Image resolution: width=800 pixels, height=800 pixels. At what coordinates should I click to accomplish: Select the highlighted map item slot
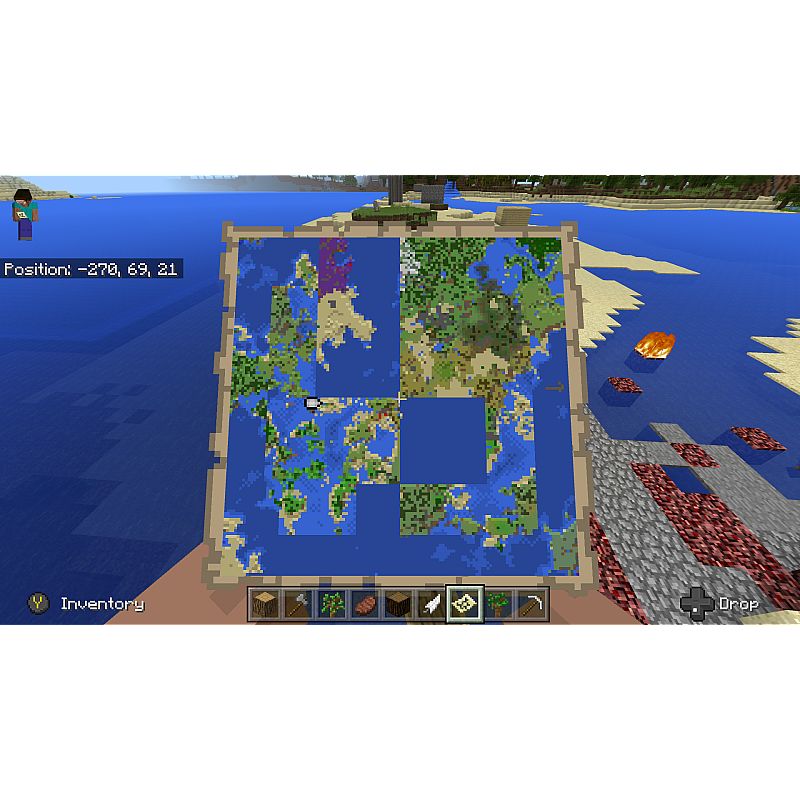click(x=465, y=604)
